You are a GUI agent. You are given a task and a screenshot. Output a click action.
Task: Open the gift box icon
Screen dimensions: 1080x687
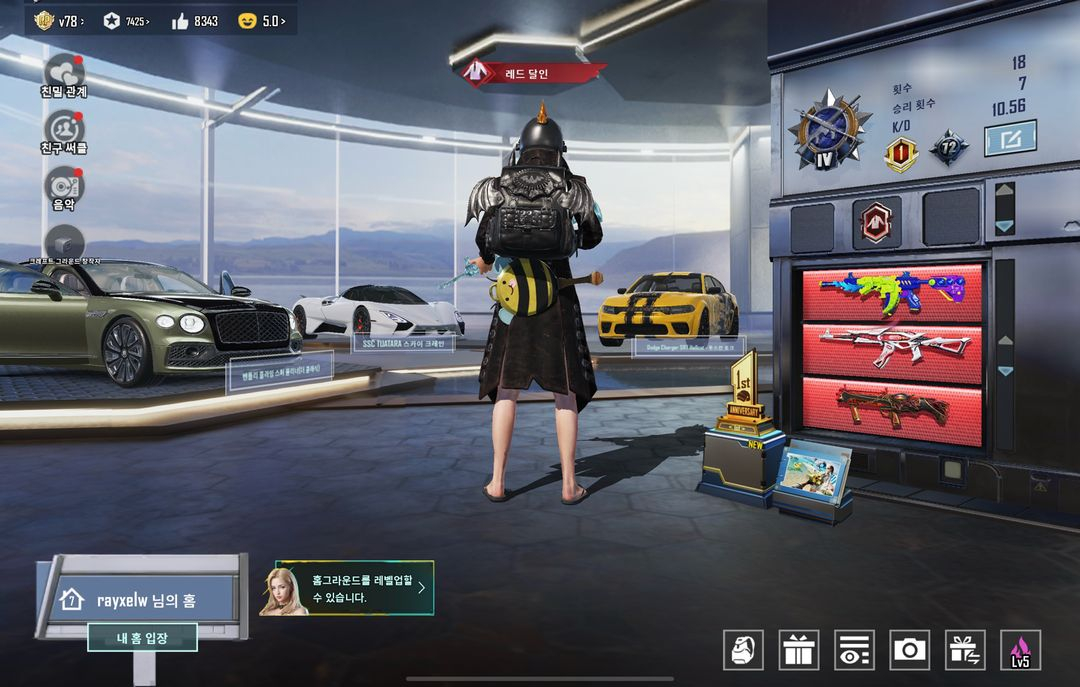coord(799,650)
